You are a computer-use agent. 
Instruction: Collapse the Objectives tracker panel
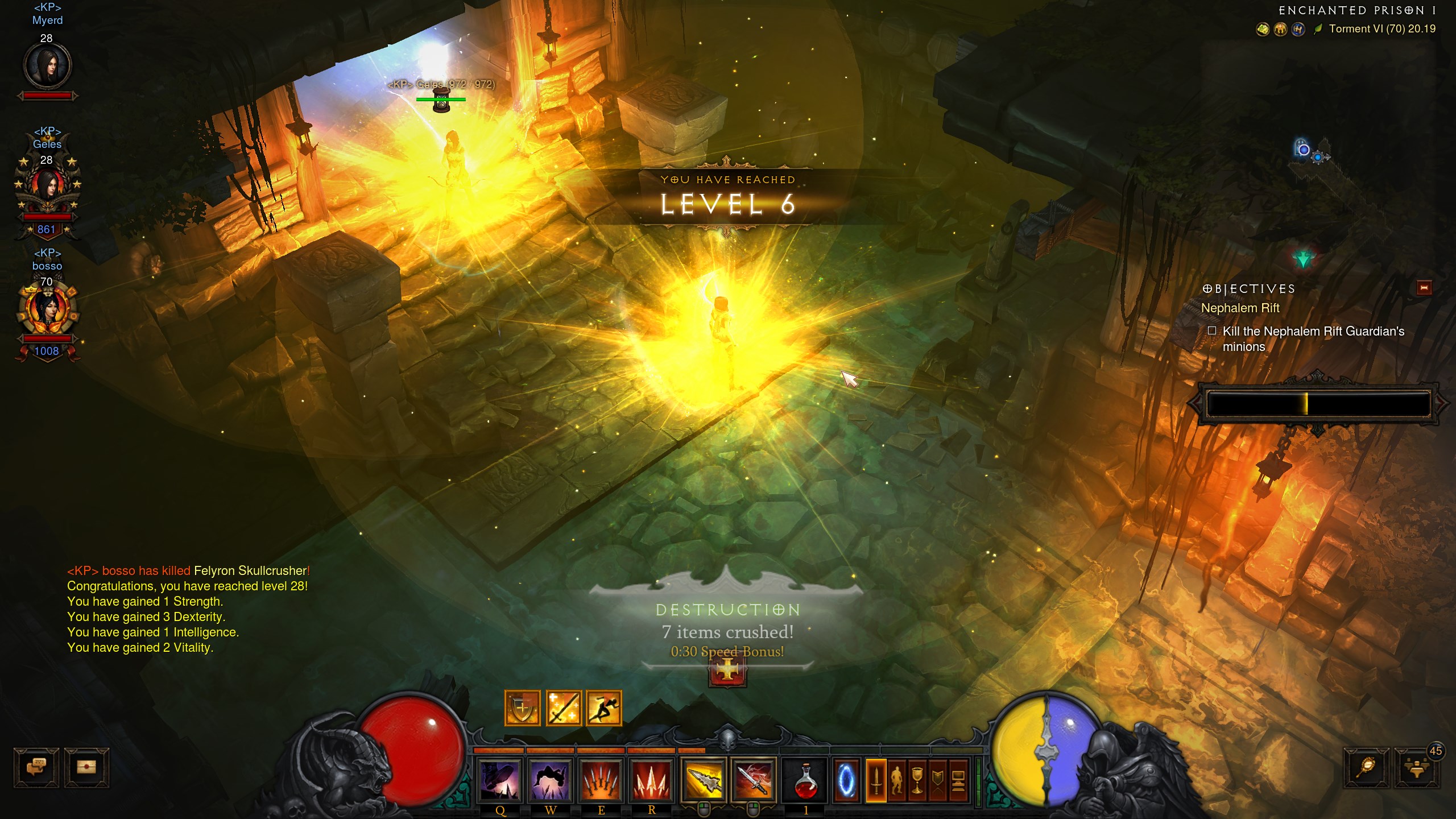[x=1424, y=288]
